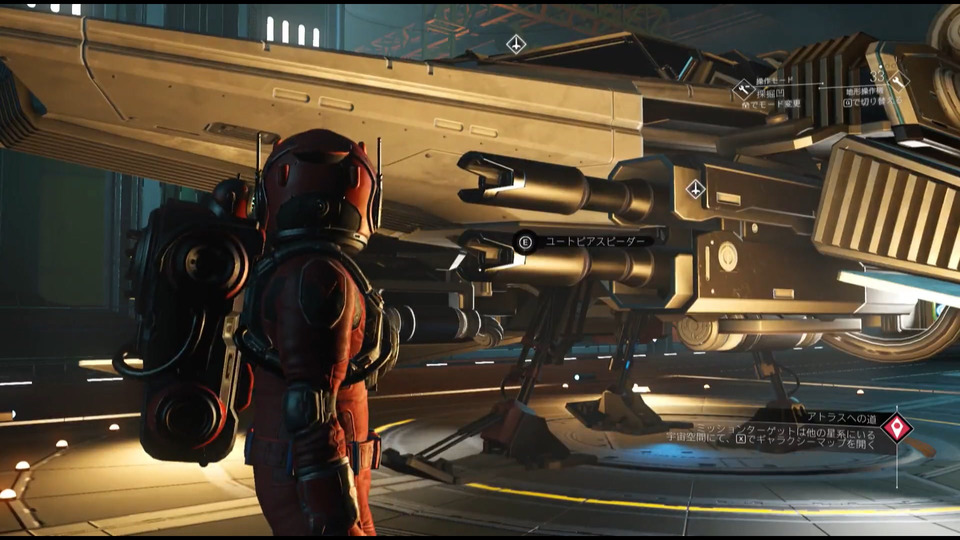
Task: Click the 操作モード multi-tool mode icon
Action: [x=743, y=88]
